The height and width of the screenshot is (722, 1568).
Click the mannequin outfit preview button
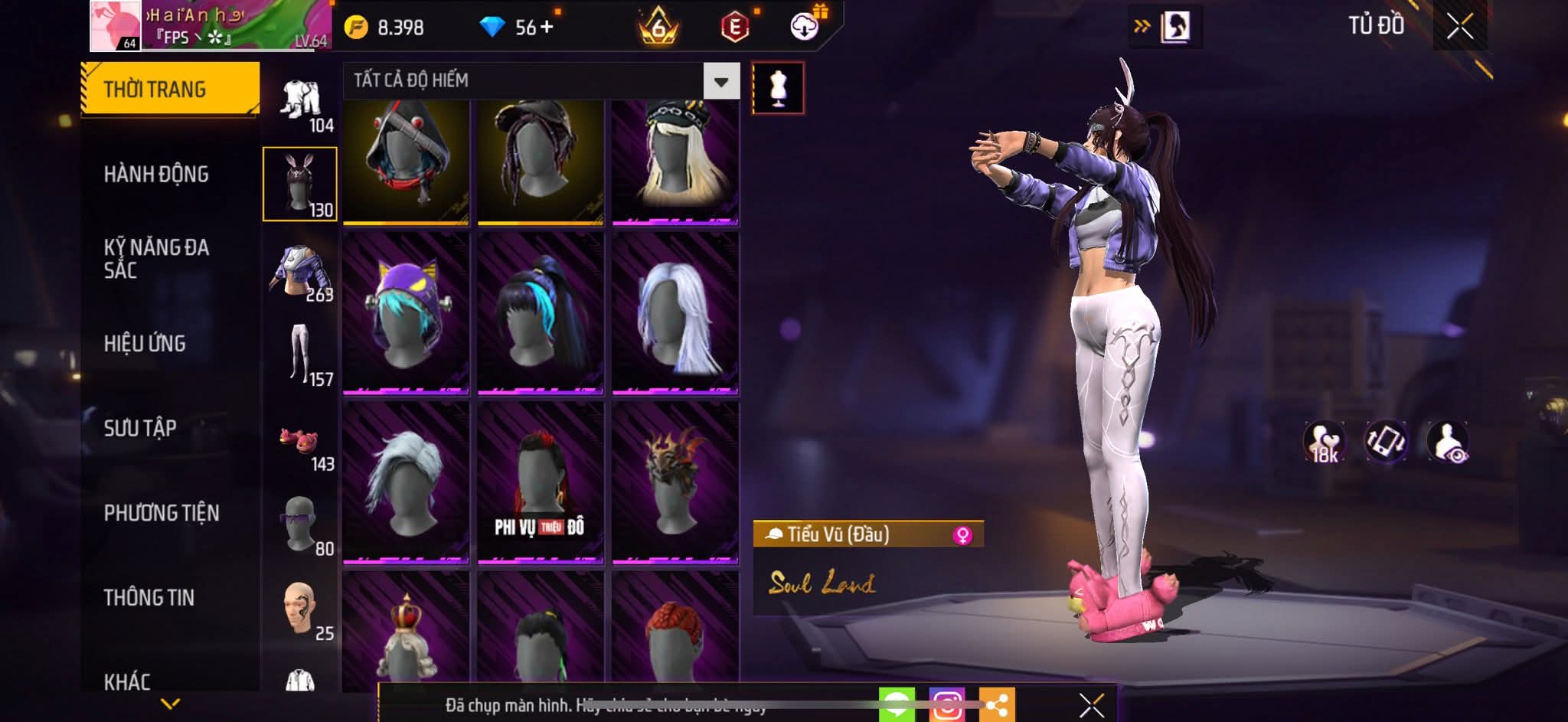click(x=778, y=87)
